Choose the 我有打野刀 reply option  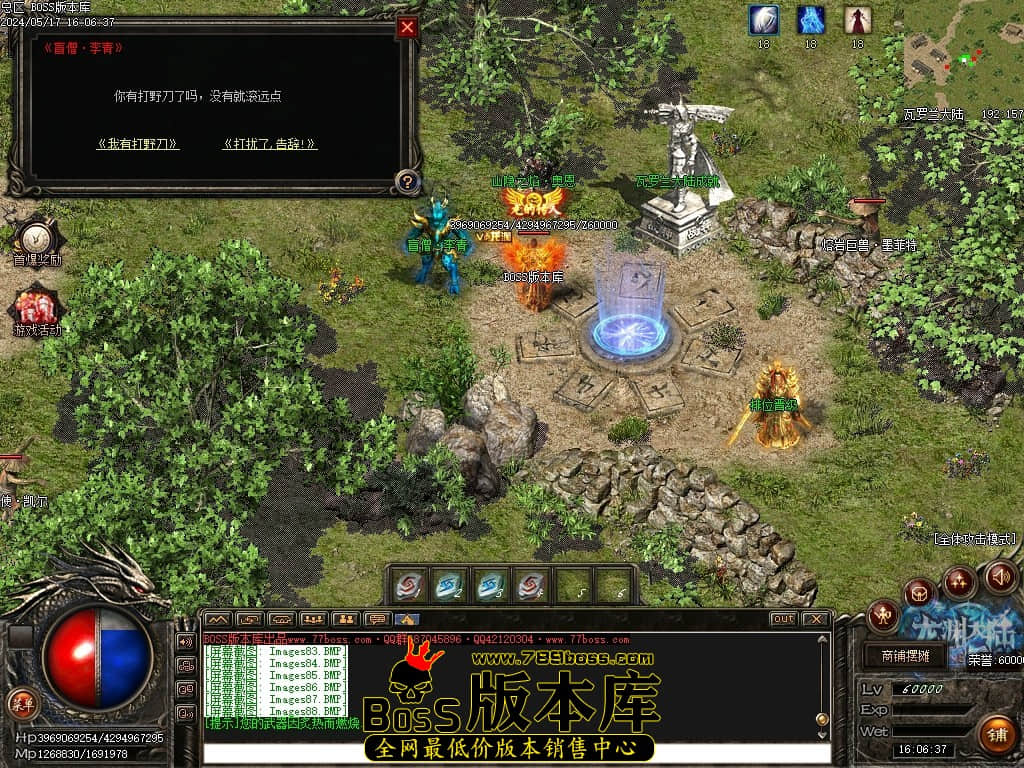[138, 144]
